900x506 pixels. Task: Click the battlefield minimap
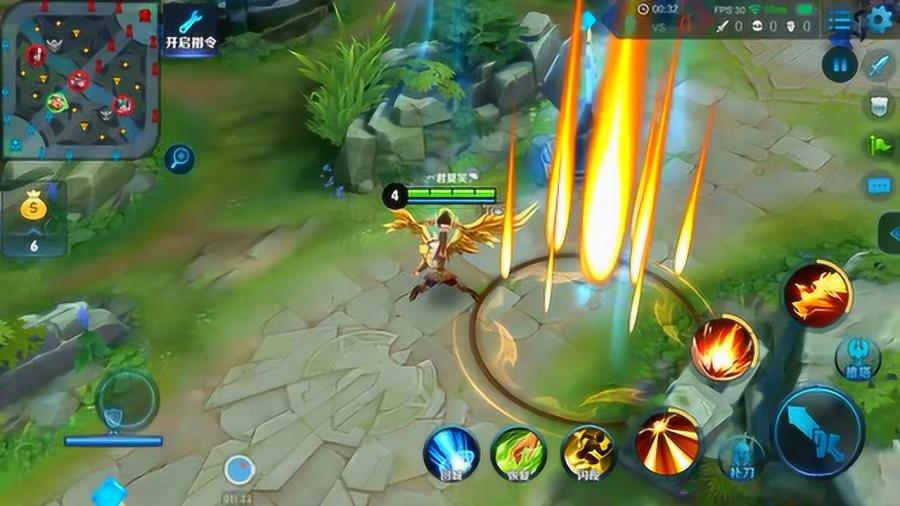[80, 78]
